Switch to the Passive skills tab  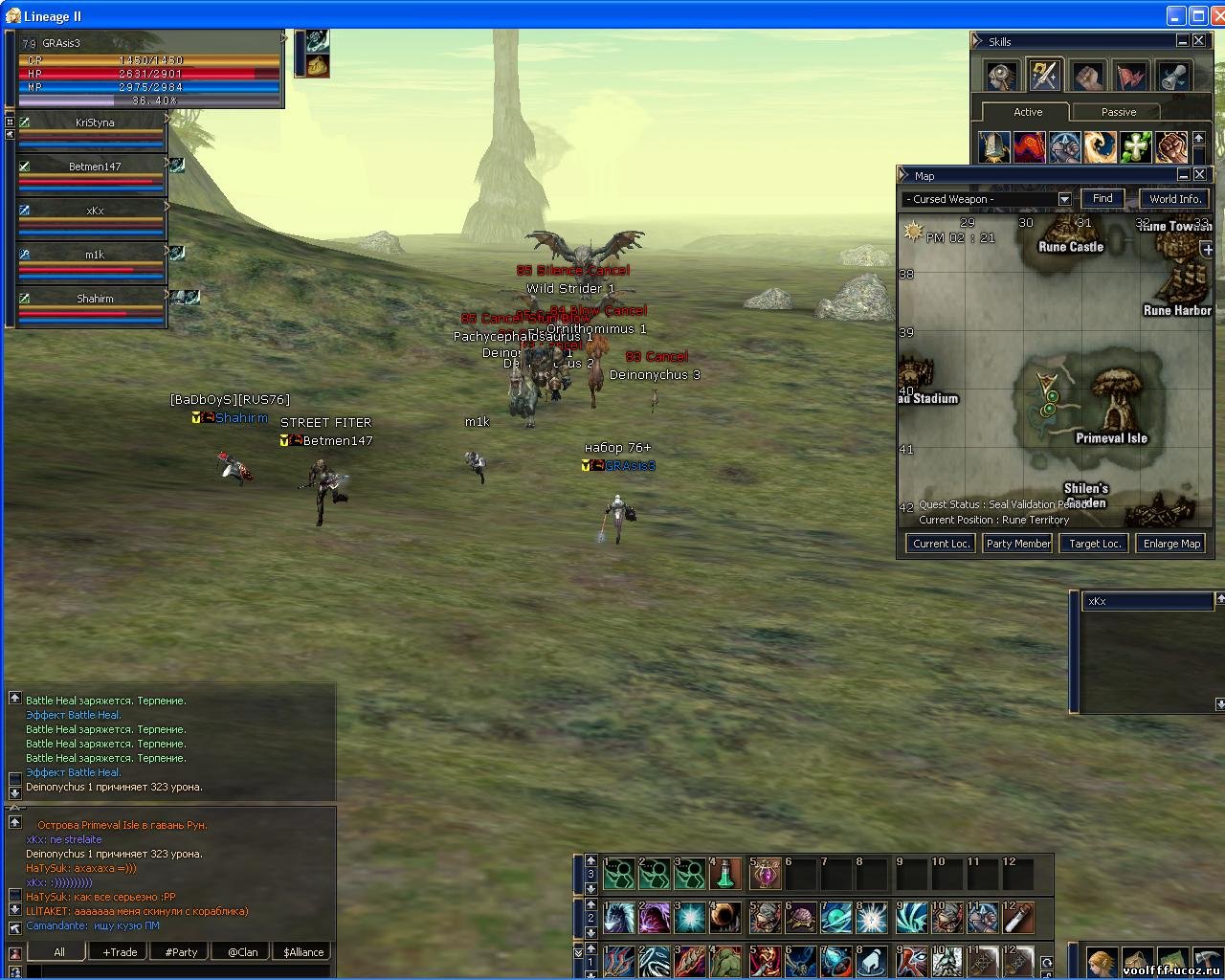tap(1118, 112)
